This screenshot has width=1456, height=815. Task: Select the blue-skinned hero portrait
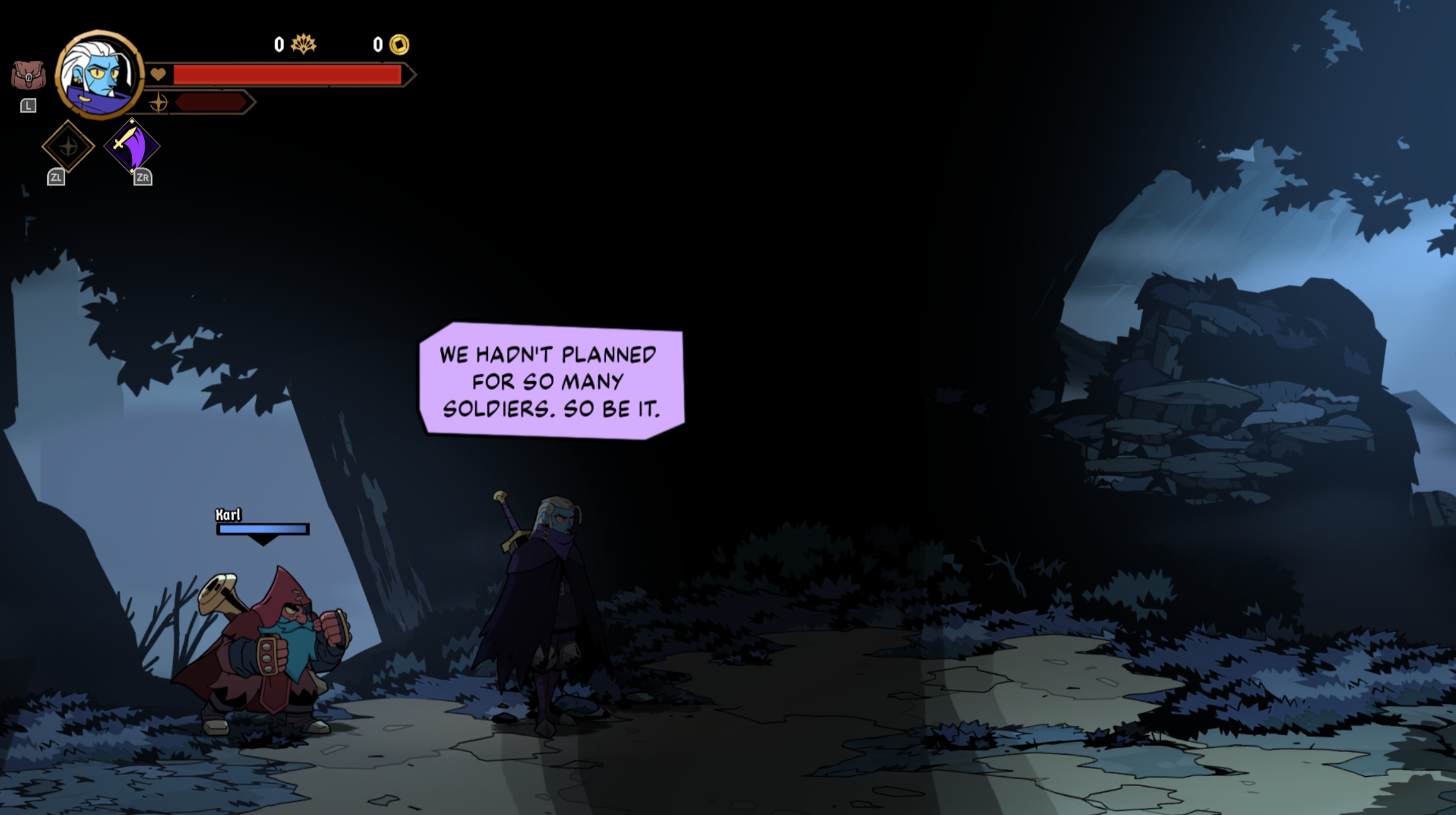(x=100, y=75)
